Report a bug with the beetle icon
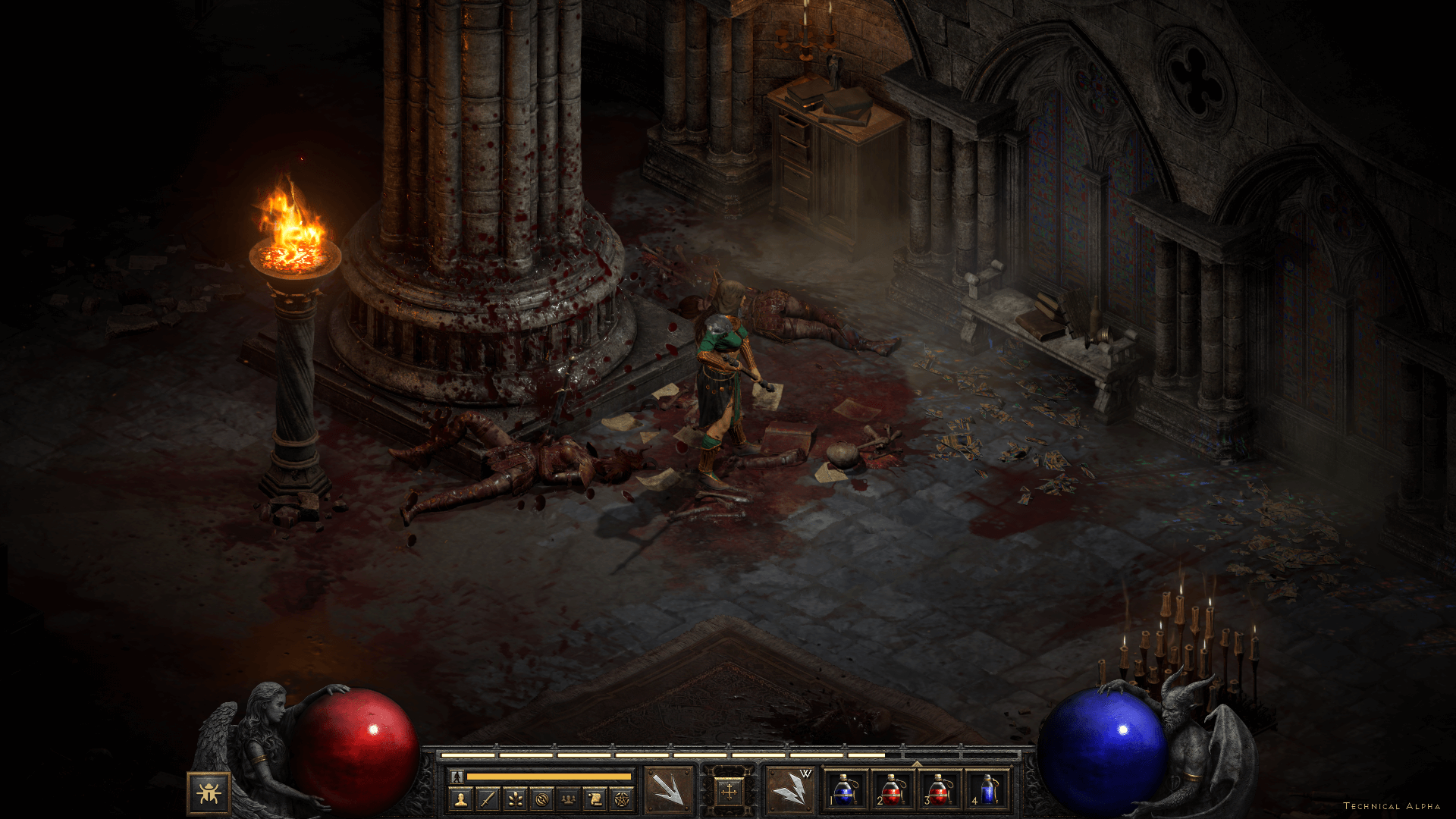 pyautogui.click(x=209, y=793)
